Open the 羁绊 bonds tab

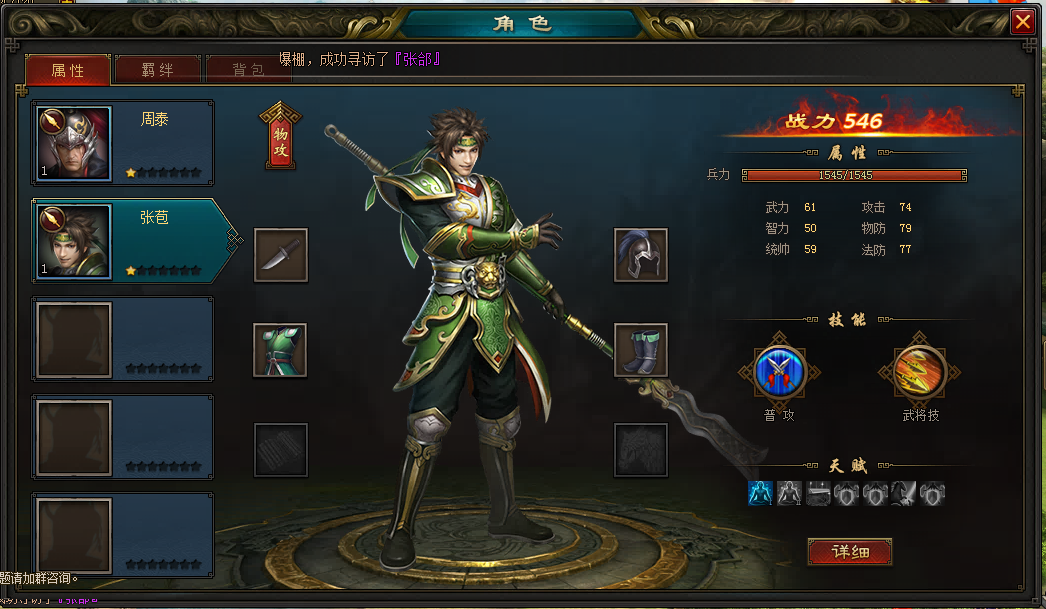coord(157,70)
